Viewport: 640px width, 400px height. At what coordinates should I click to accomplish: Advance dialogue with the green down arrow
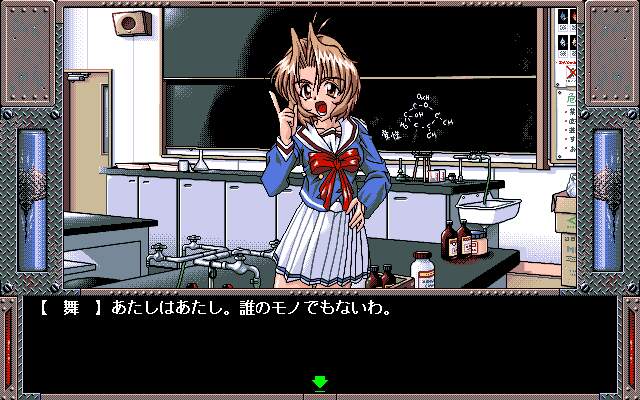pyautogui.click(x=320, y=382)
